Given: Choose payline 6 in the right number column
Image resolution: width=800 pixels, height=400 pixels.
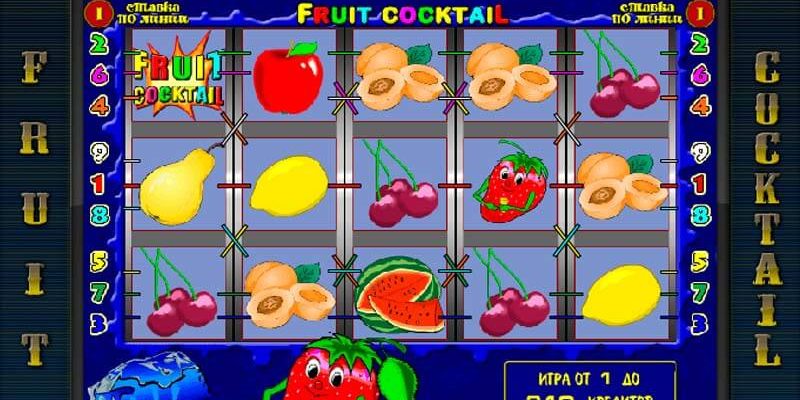Looking at the screenshot, I should tap(701, 73).
